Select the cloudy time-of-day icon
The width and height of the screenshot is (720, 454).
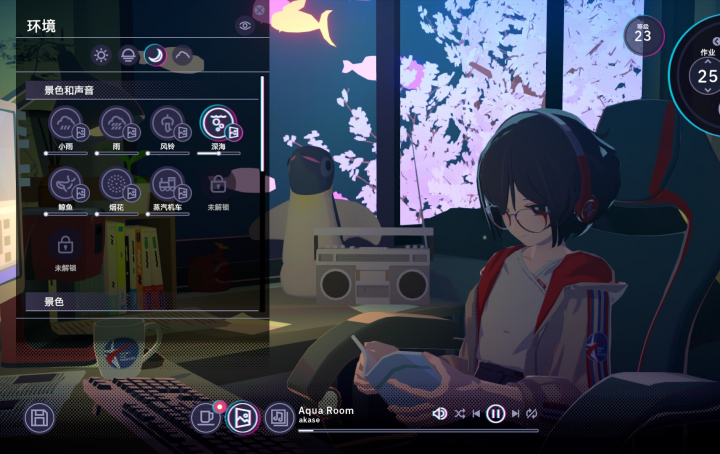tap(182, 55)
